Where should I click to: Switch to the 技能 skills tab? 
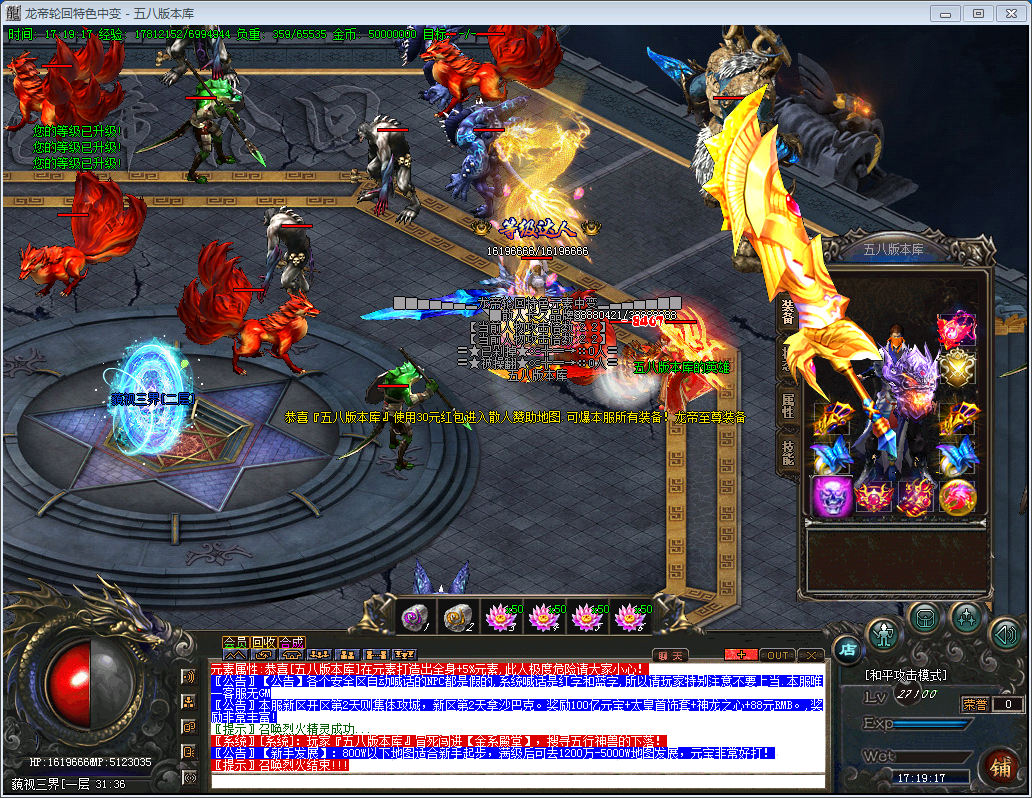click(x=787, y=452)
